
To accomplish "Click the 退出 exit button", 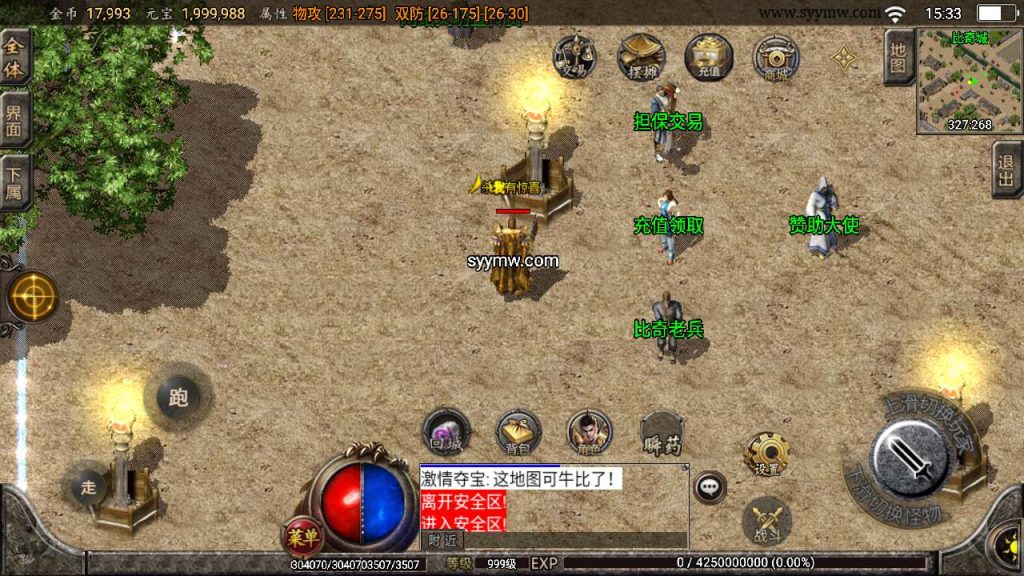I will click(x=1007, y=171).
